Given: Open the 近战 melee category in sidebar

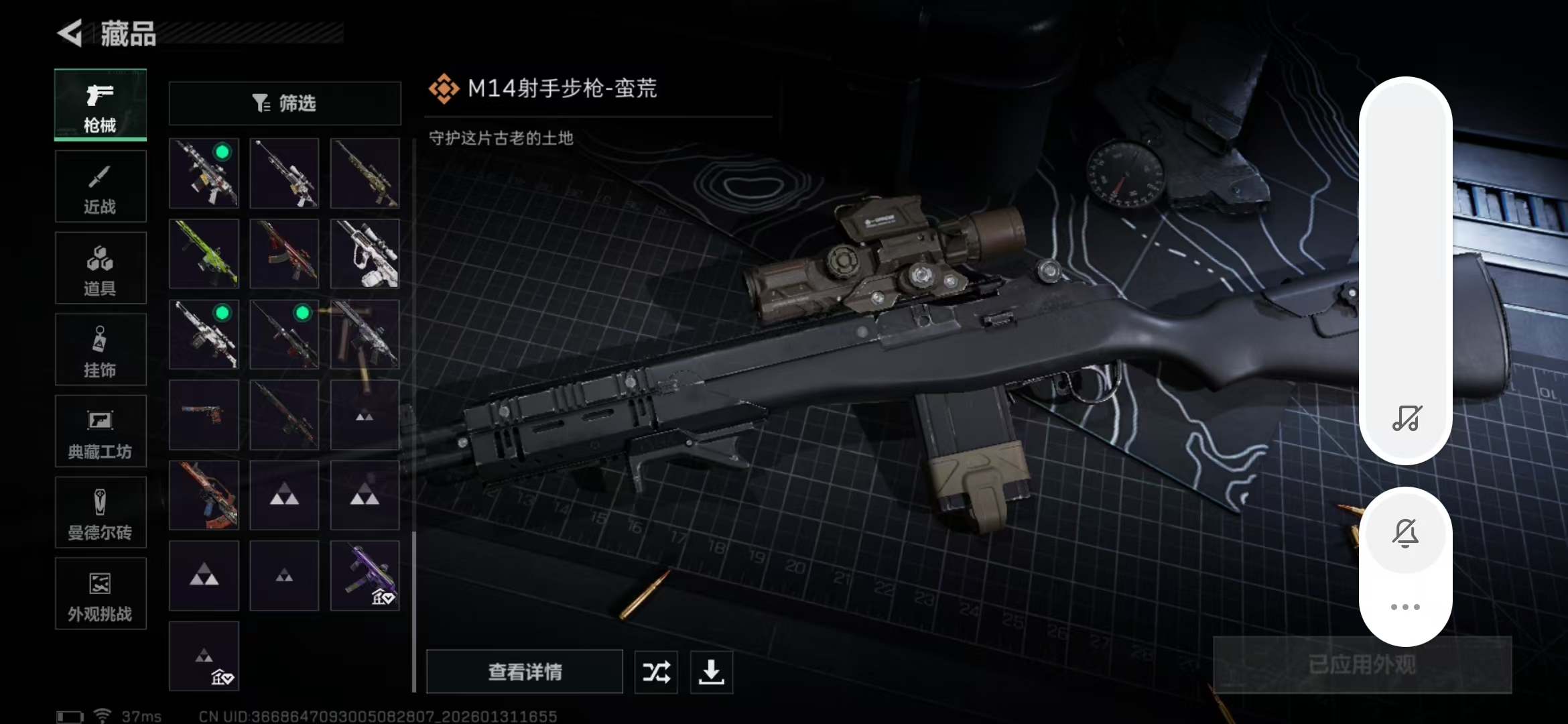Looking at the screenshot, I should click(100, 186).
